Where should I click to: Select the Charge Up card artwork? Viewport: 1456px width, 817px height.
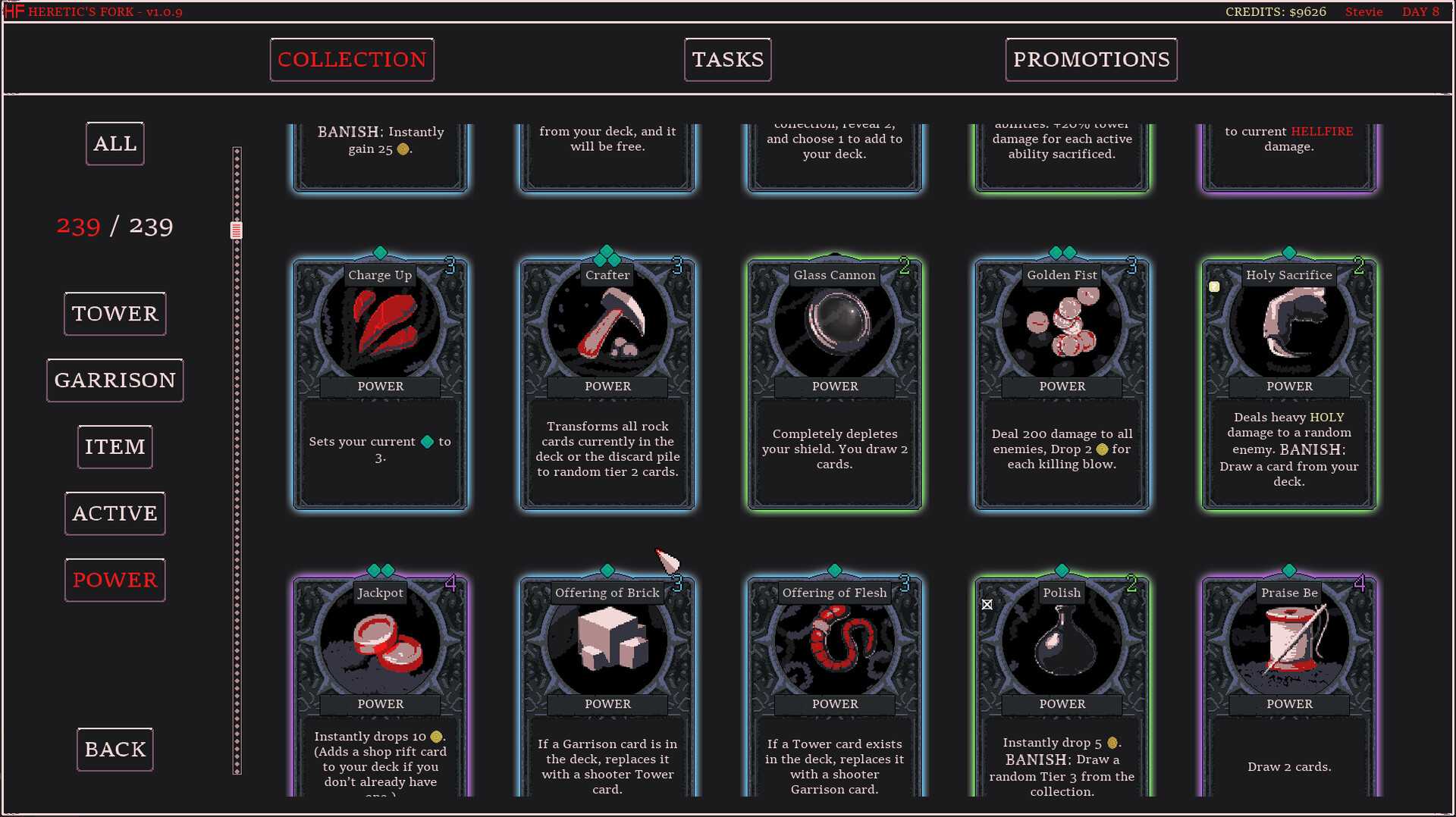coord(380,324)
